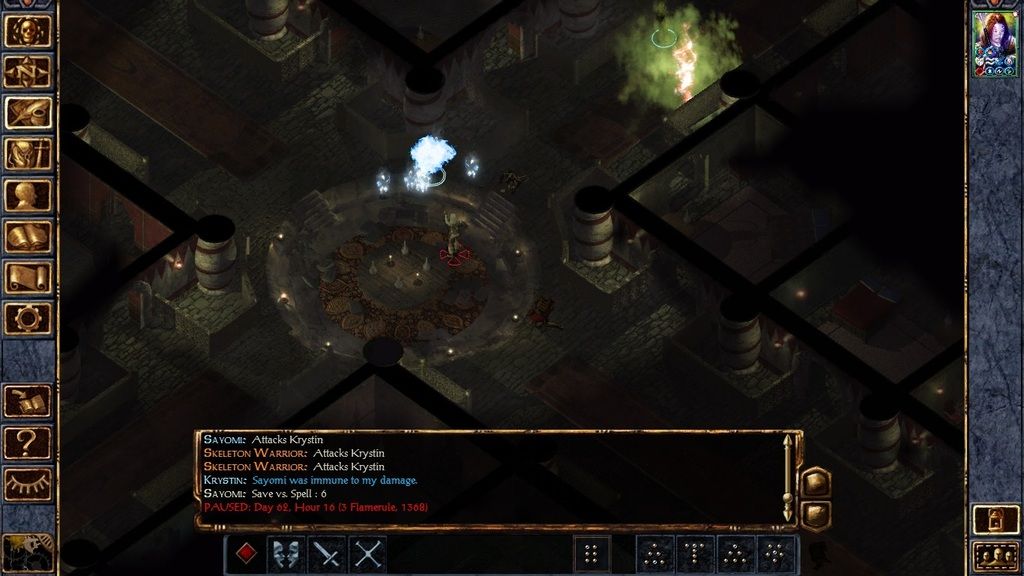This screenshot has width=1024, height=576.
Task: Toggle party AI with the lantern button
Action: [x=995, y=519]
